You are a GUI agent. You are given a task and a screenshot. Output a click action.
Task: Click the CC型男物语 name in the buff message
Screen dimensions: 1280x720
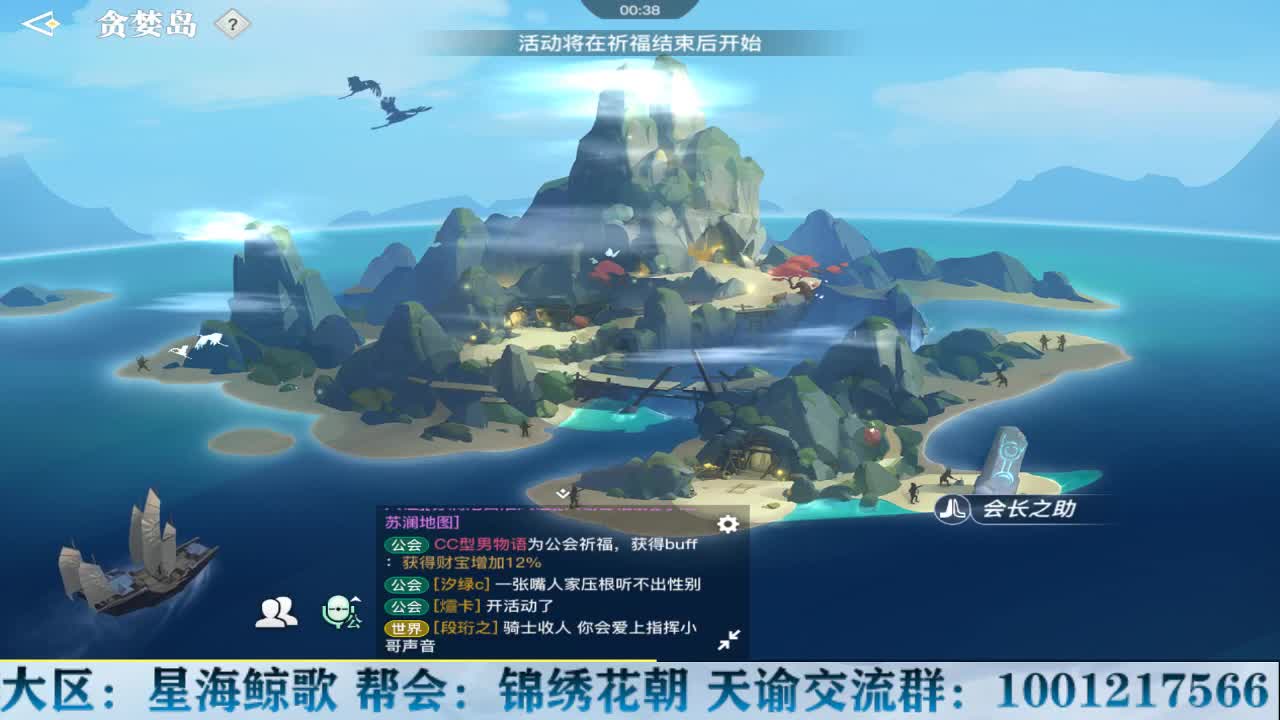(480, 545)
